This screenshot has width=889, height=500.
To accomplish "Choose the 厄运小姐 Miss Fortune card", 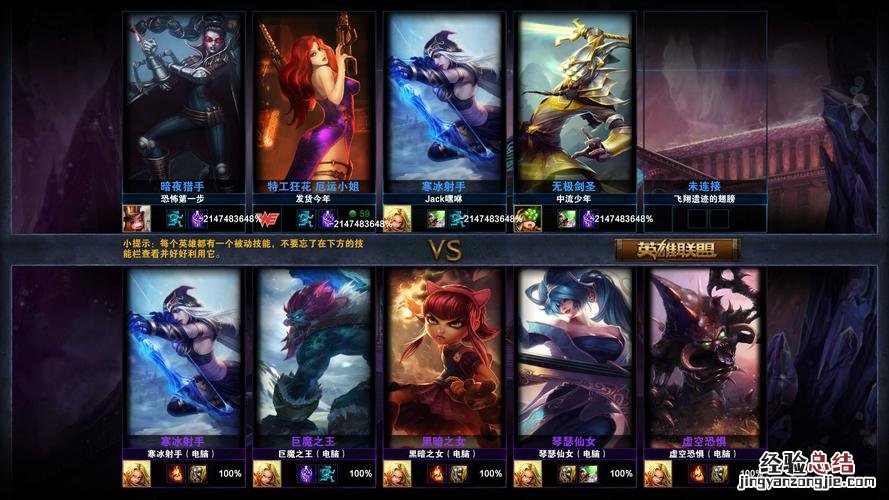I will coord(314,98).
